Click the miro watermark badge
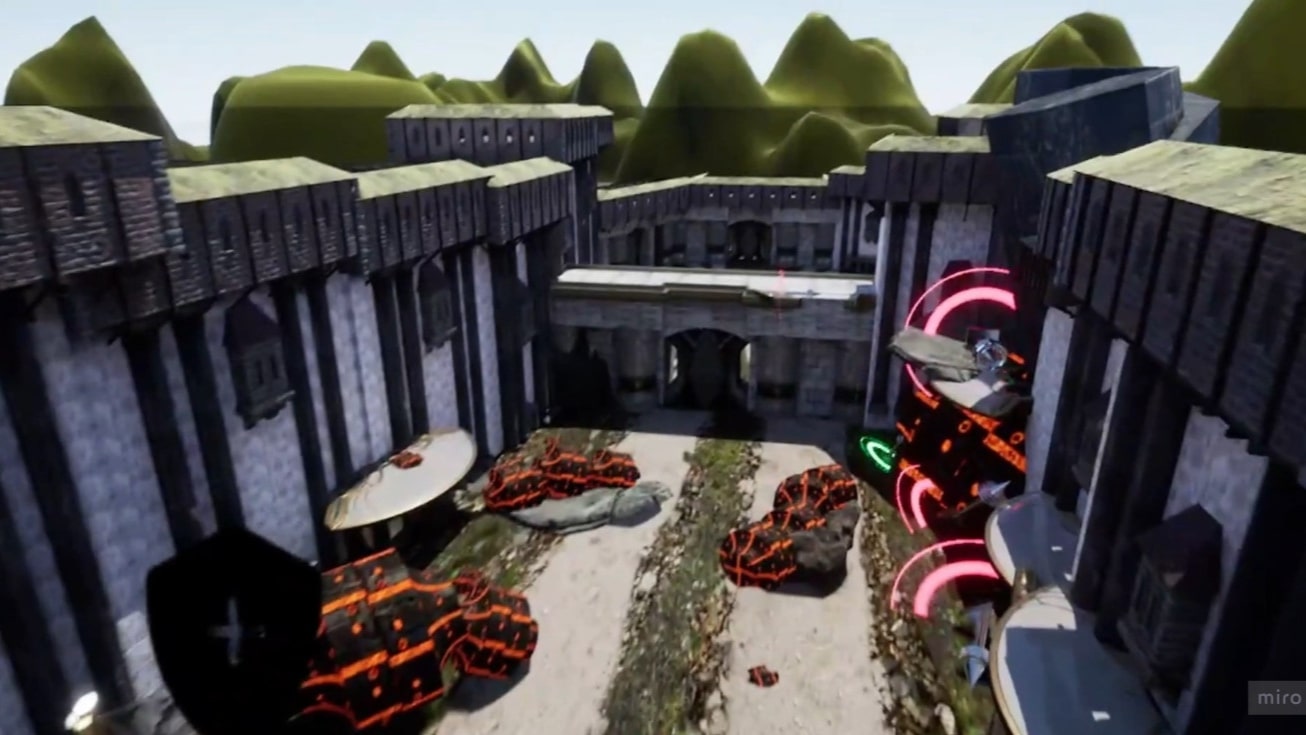This screenshot has height=735, width=1306. (1278, 697)
